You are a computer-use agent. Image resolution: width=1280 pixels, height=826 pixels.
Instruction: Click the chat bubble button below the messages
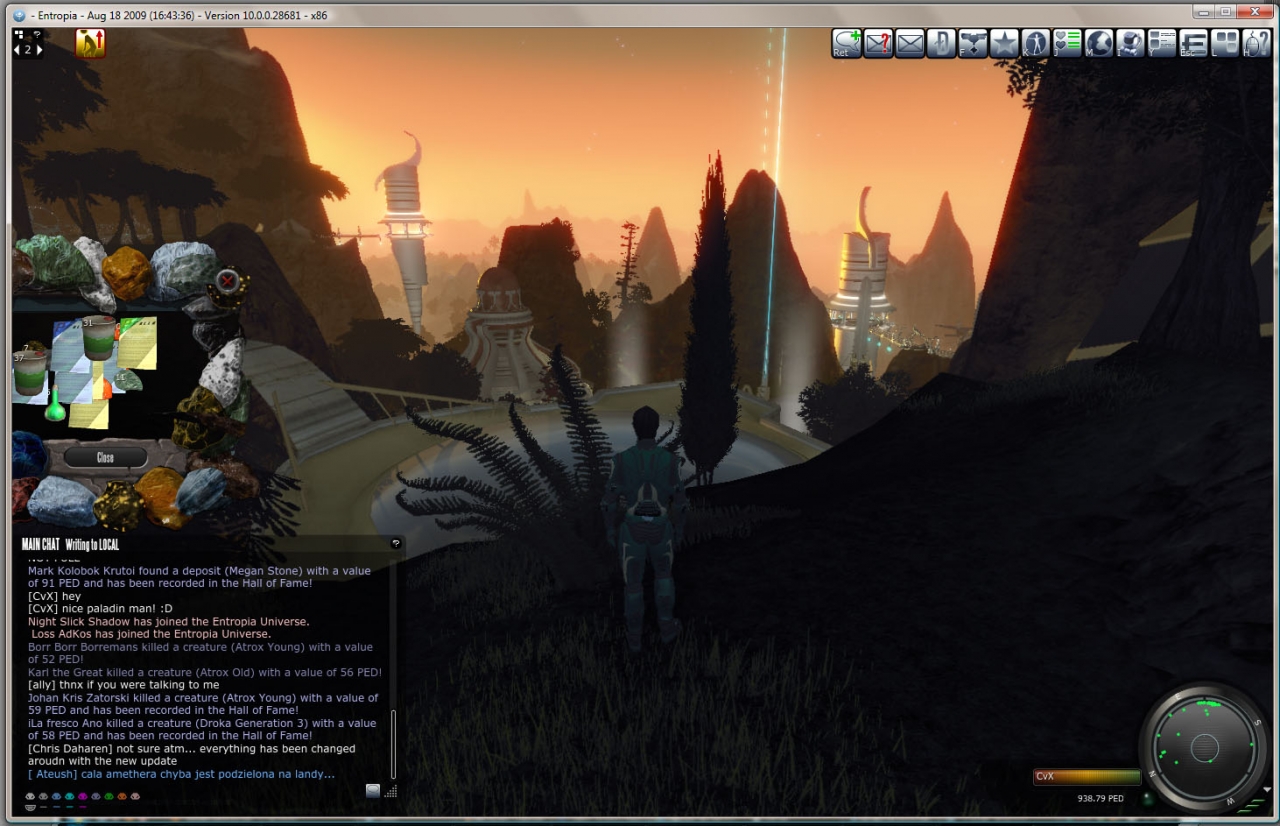373,790
